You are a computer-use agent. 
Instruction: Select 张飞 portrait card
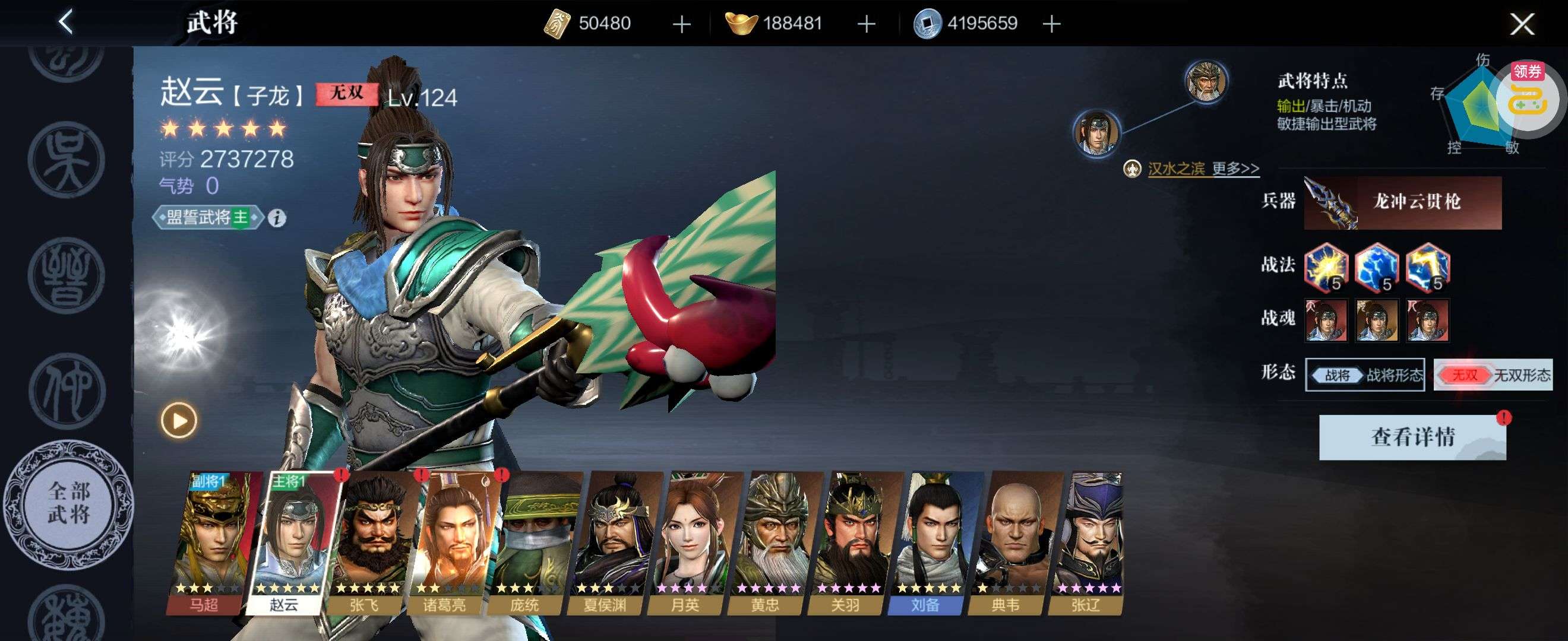[368, 543]
